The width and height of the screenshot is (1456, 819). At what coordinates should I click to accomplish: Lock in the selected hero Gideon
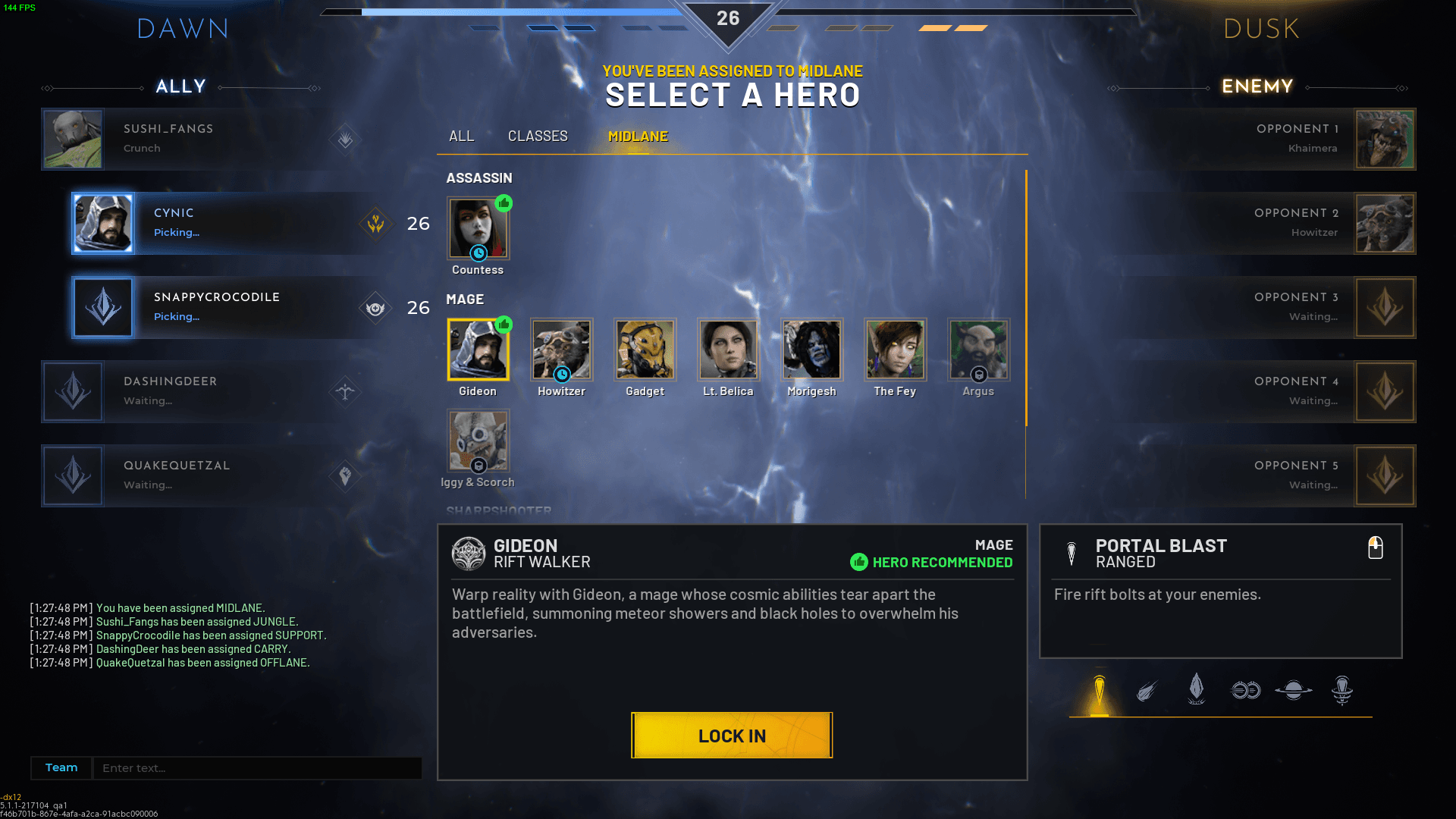point(732,735)
